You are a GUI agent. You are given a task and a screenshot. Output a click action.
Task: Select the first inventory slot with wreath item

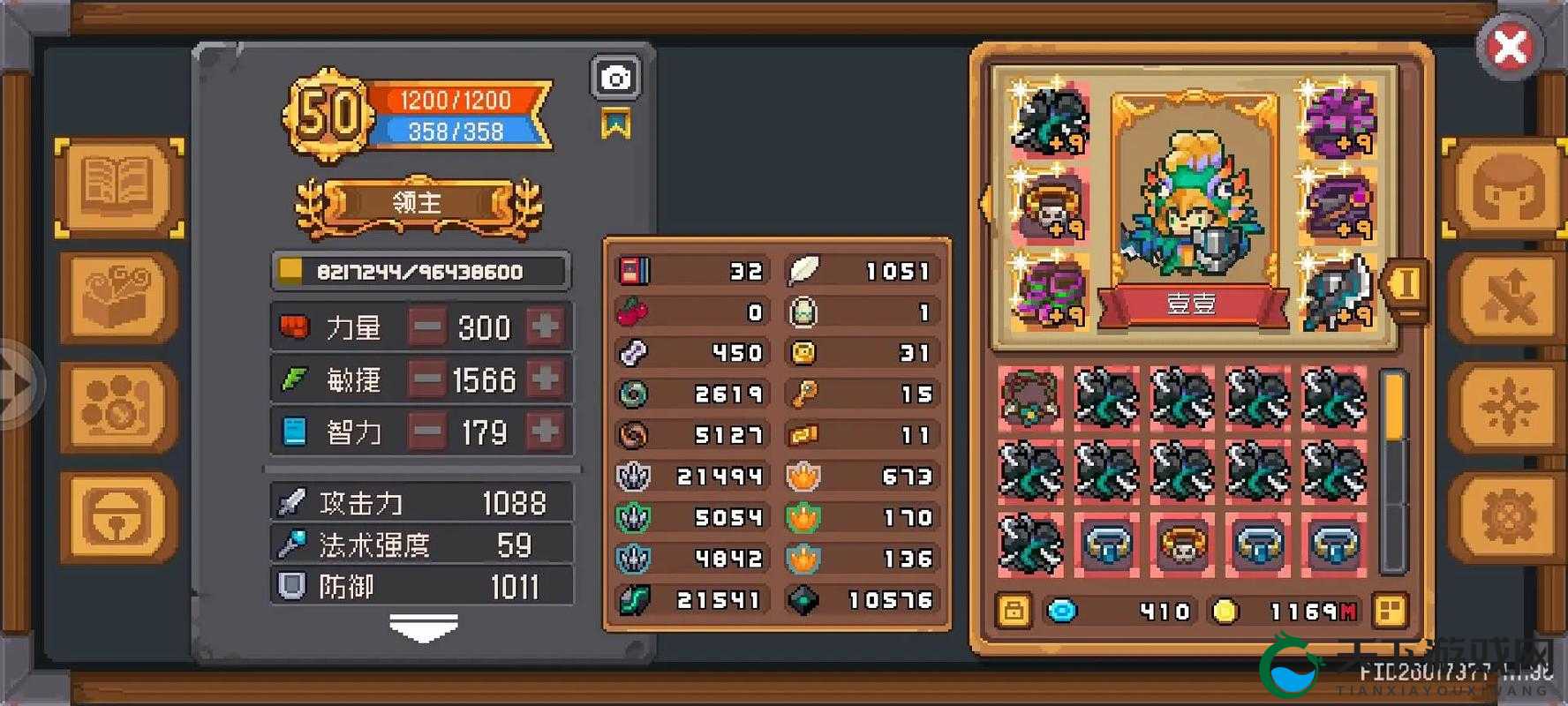pyautogui.click(x=1030, y=398)
